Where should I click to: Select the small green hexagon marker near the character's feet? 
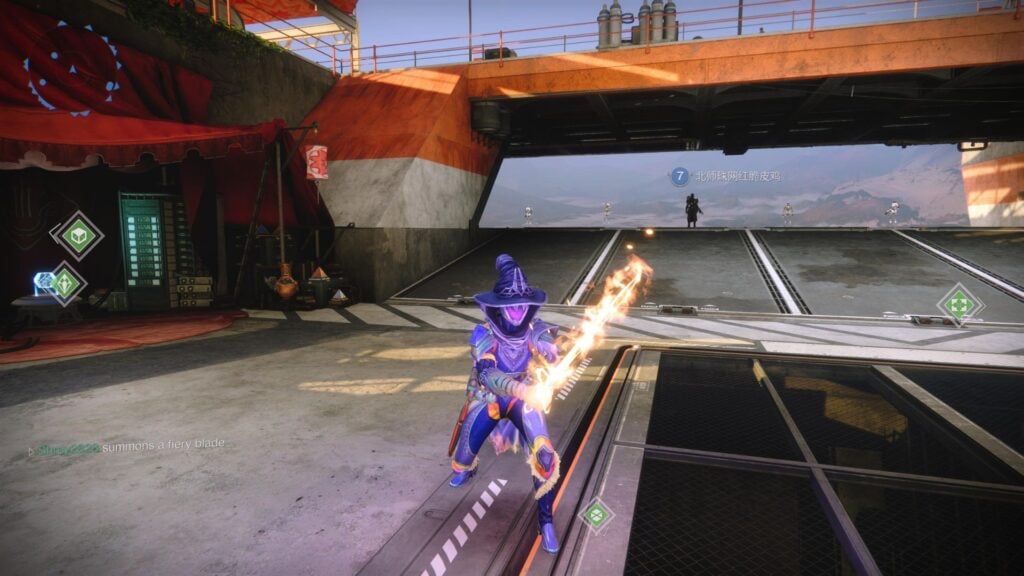[x=596, y=515]
